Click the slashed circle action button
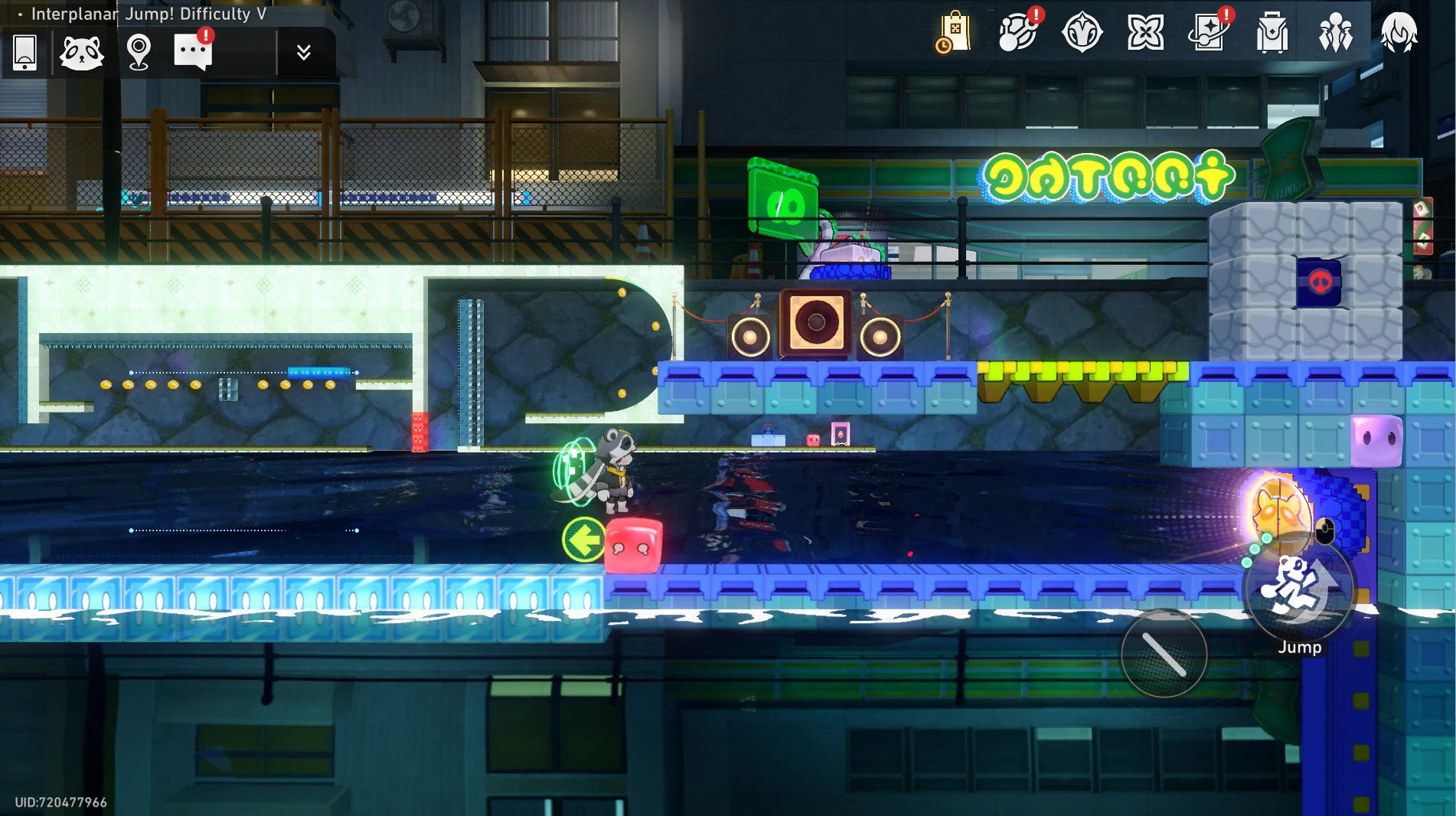The image size is (1456, 816). (1164, 654)
